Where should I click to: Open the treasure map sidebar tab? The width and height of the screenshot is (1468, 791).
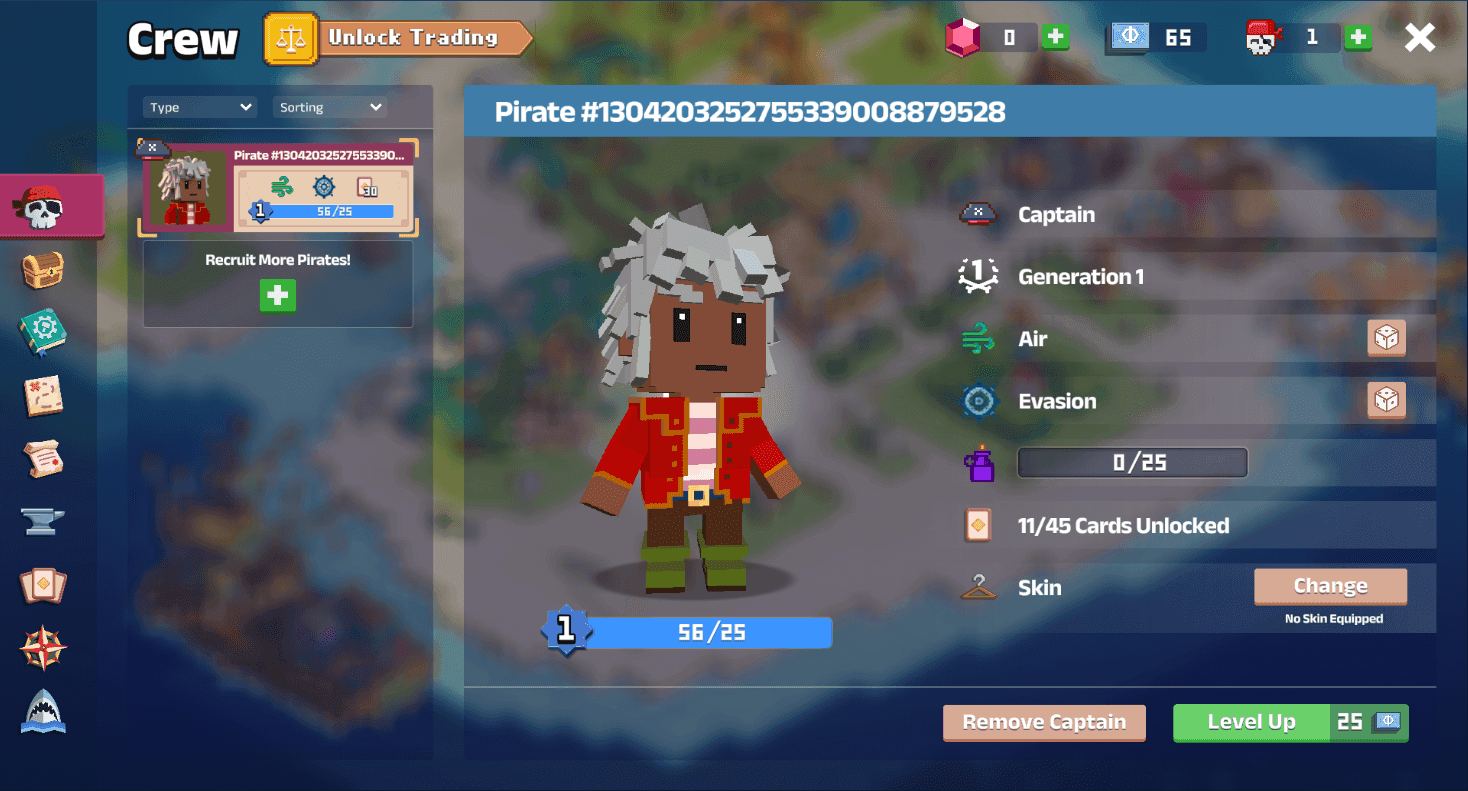click(x=43, y=396)
